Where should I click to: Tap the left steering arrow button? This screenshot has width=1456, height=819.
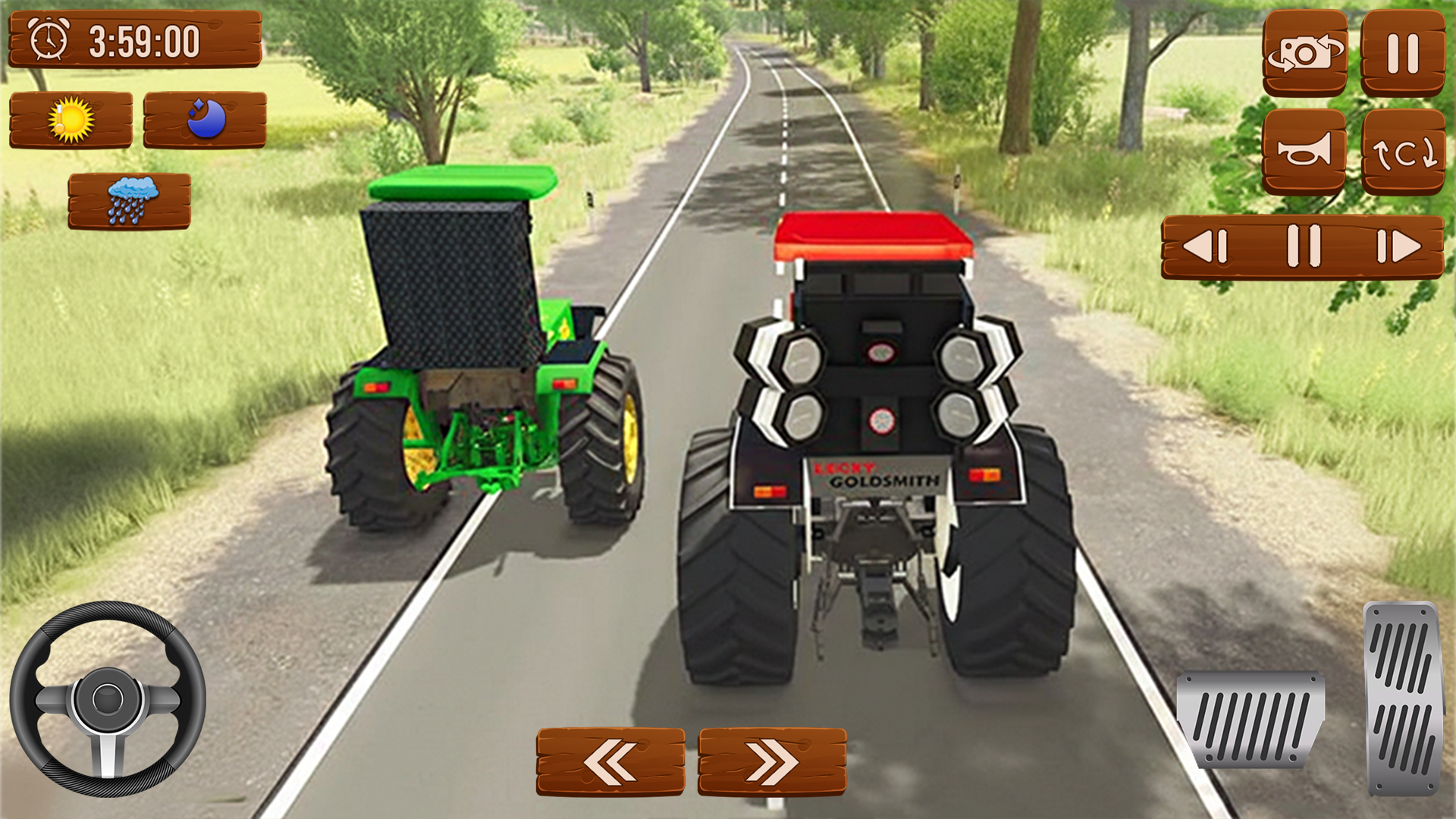coord(611,762)
